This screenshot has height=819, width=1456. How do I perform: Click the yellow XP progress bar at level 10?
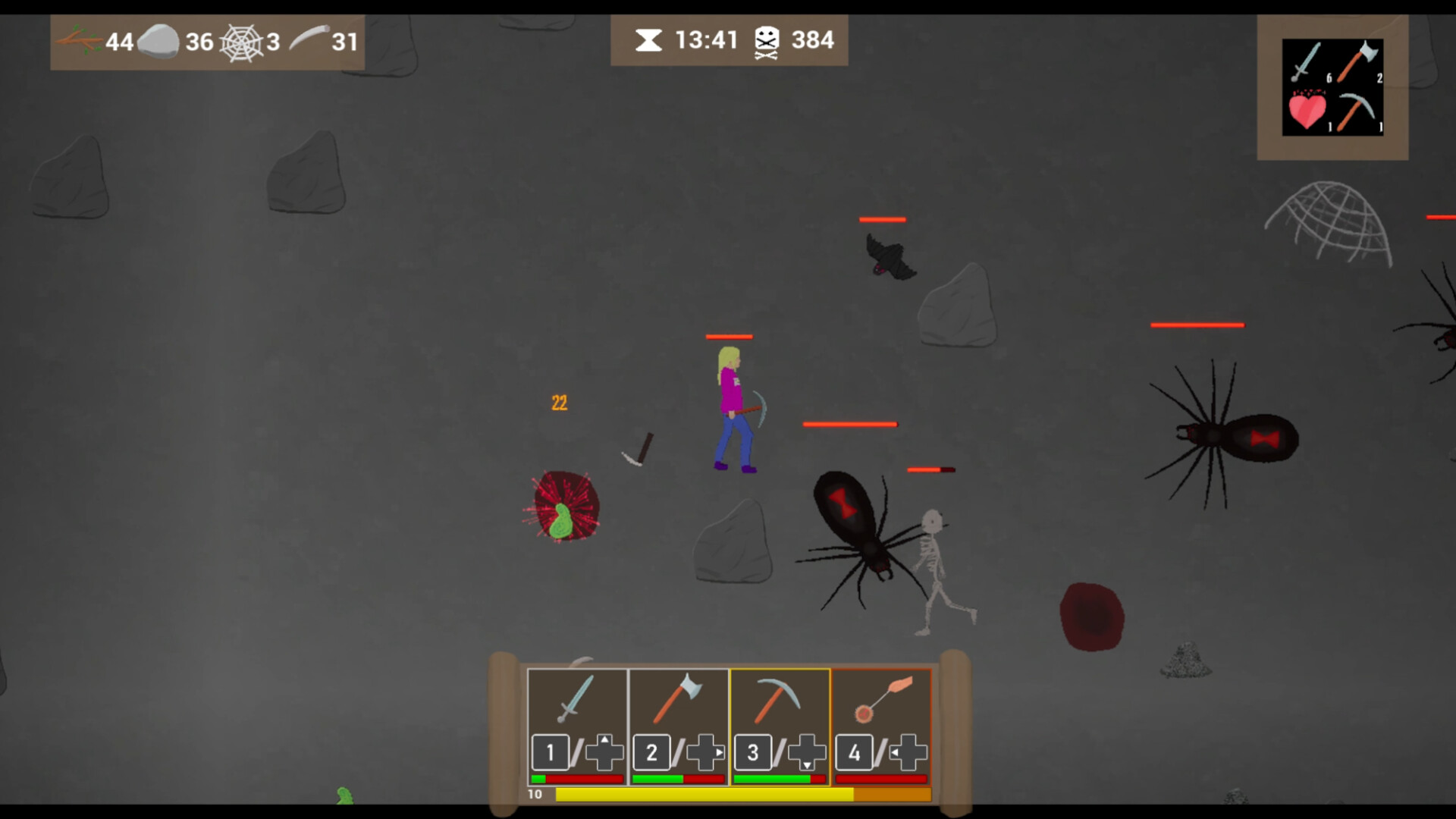705,794
